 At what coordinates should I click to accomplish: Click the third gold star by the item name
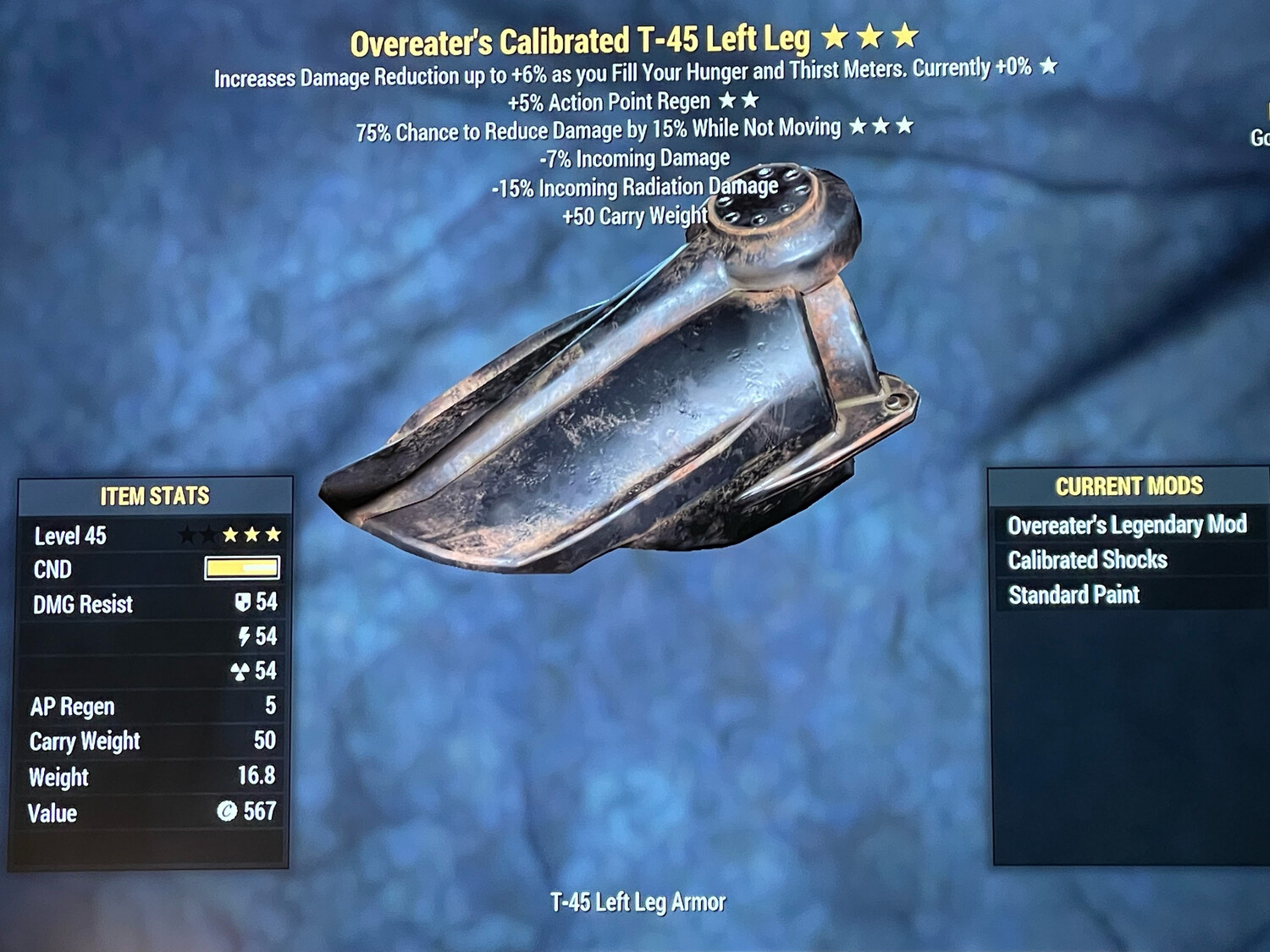907,37
